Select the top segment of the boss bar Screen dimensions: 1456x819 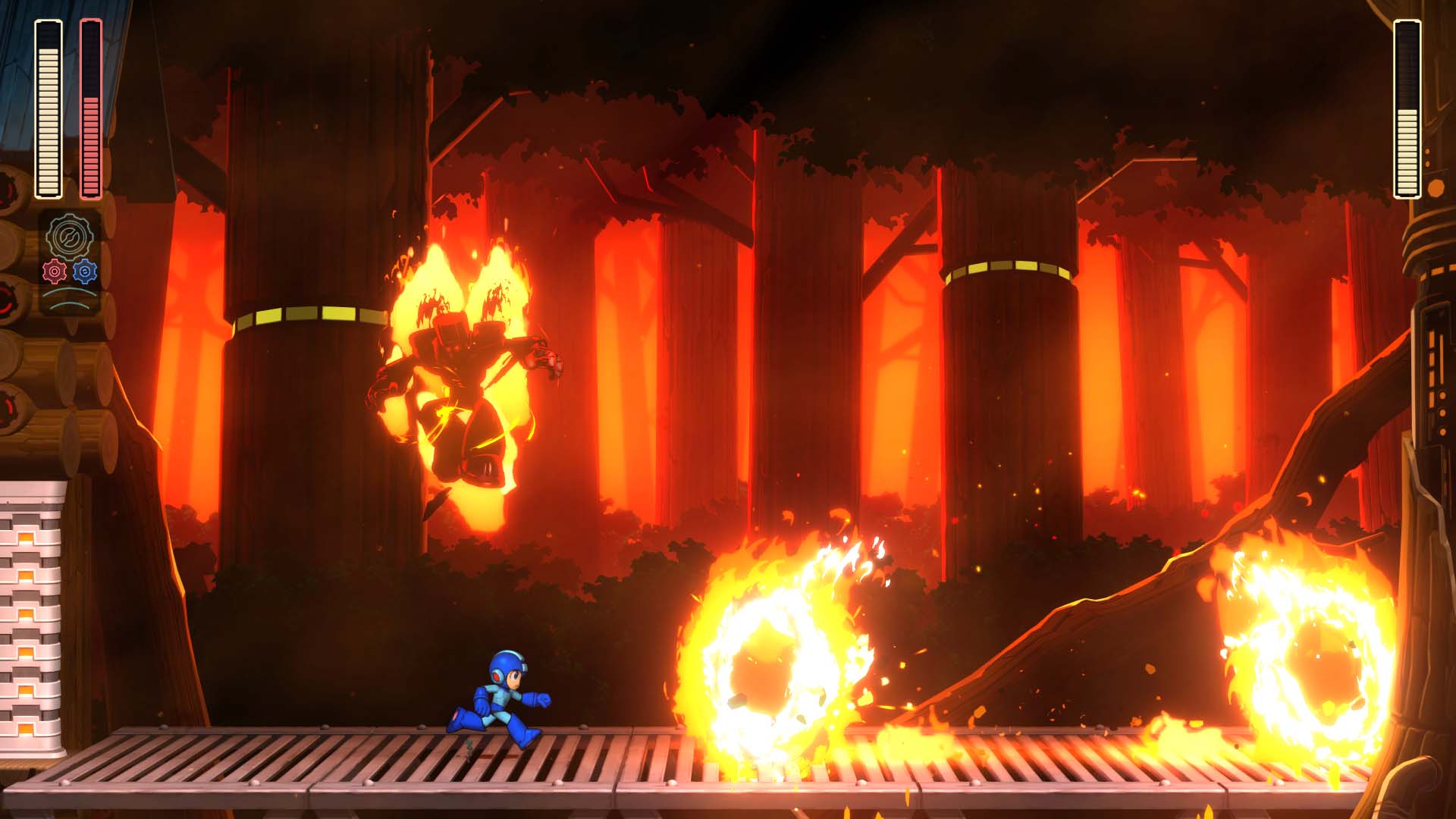click(1406, 32)
